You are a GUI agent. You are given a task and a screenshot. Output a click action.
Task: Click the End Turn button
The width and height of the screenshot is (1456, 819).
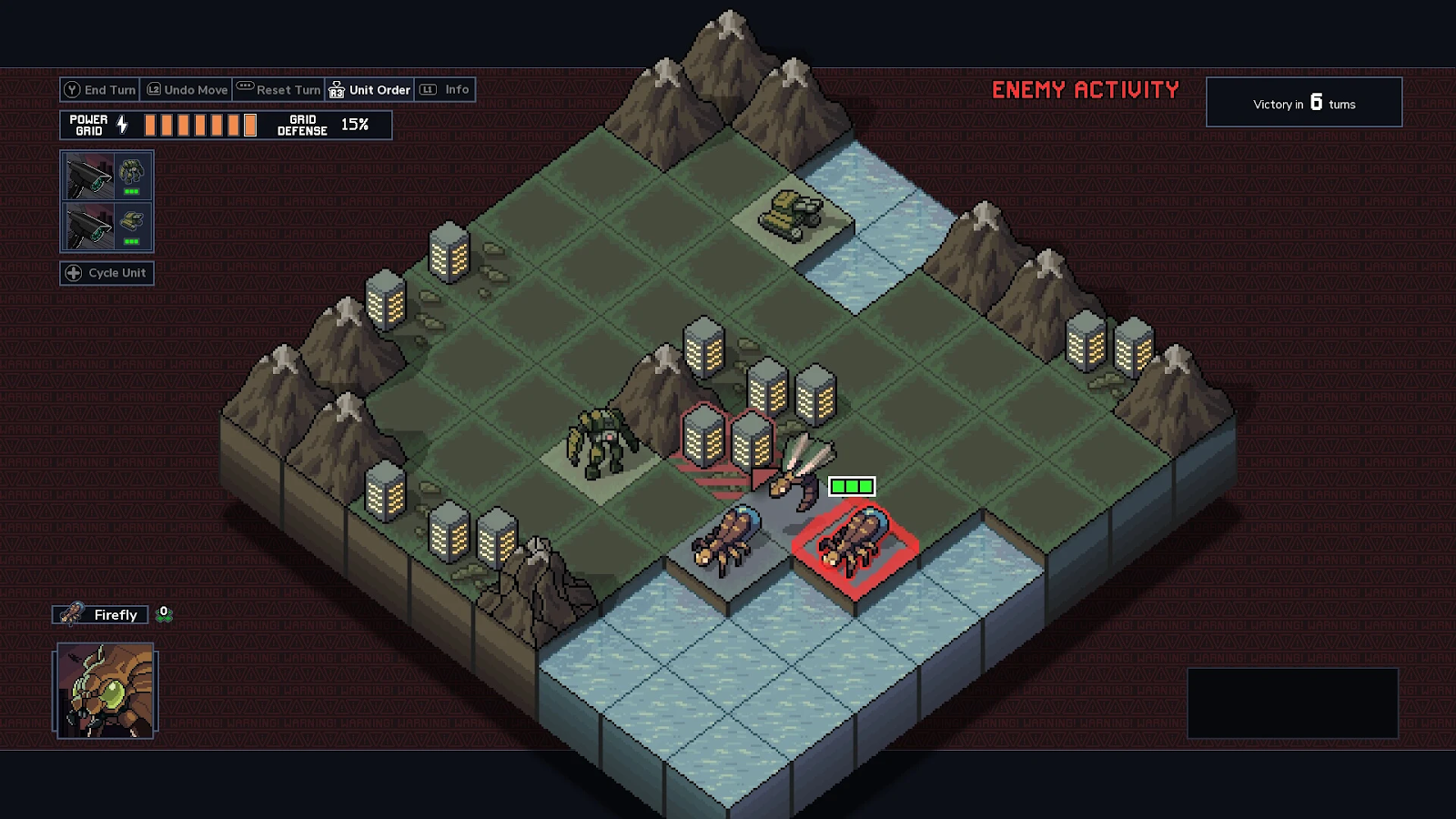tap(100, 90)
